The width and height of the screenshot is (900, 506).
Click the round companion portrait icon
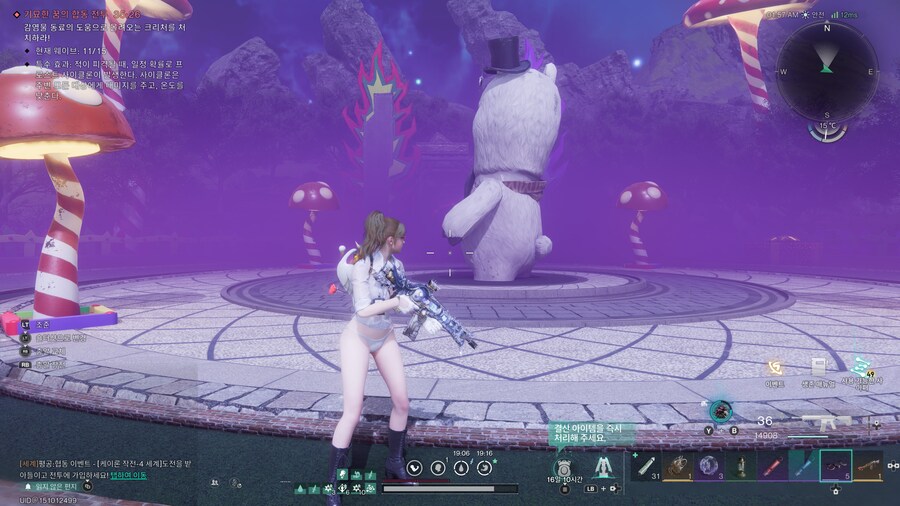(720, 409)
